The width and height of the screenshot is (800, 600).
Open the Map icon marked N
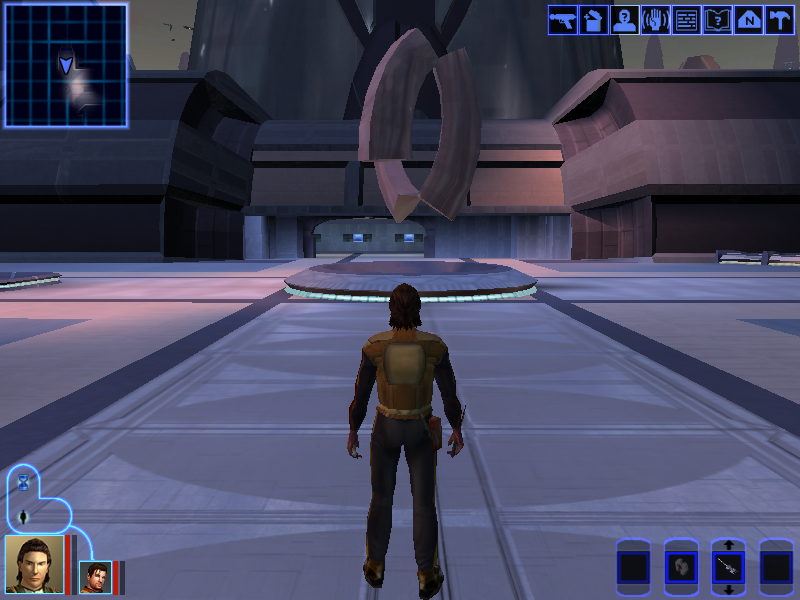[x=748, y=20]
